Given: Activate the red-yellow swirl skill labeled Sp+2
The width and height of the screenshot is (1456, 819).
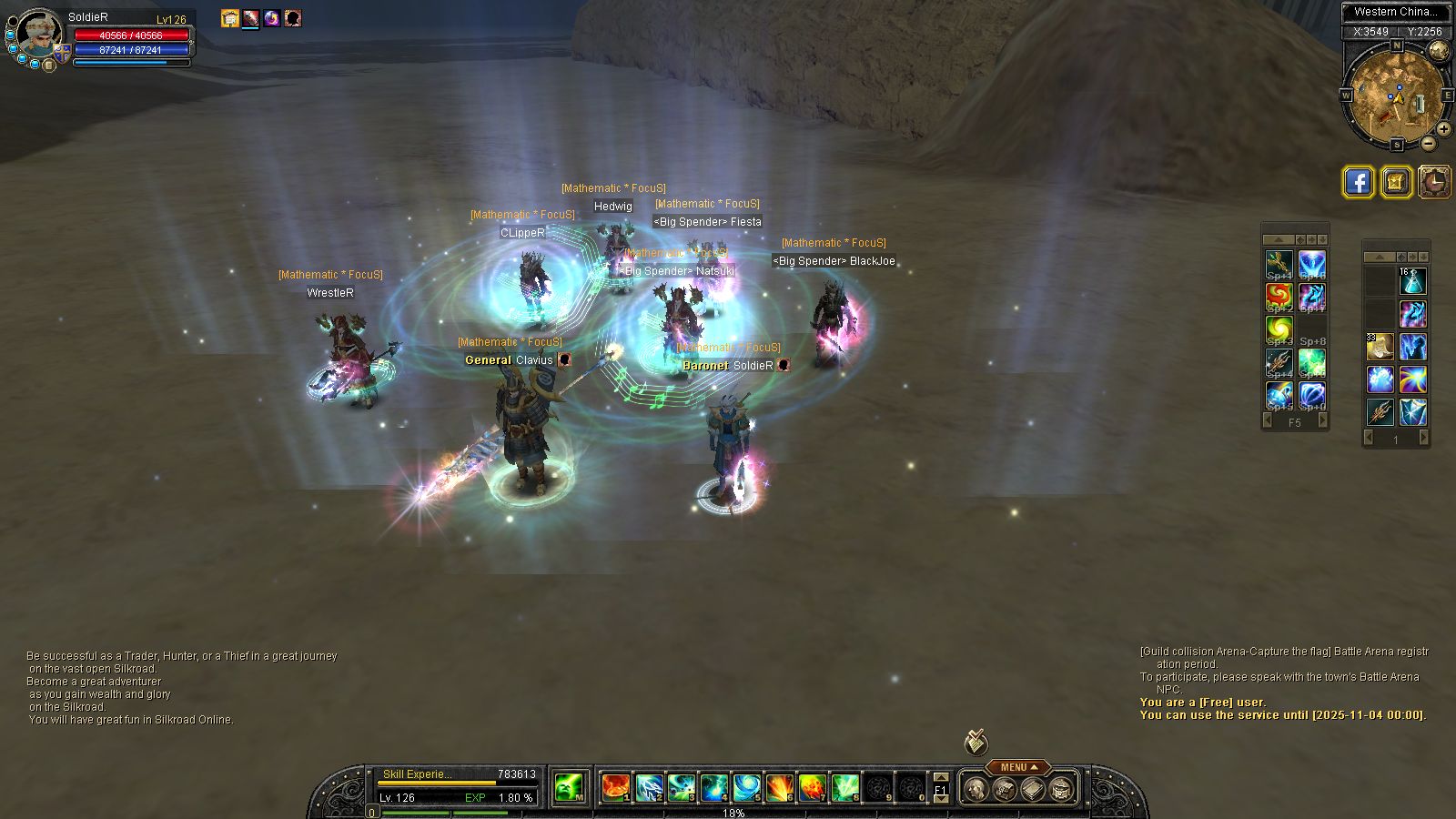Looking at the screenshot, I should tap(1279, 297).
